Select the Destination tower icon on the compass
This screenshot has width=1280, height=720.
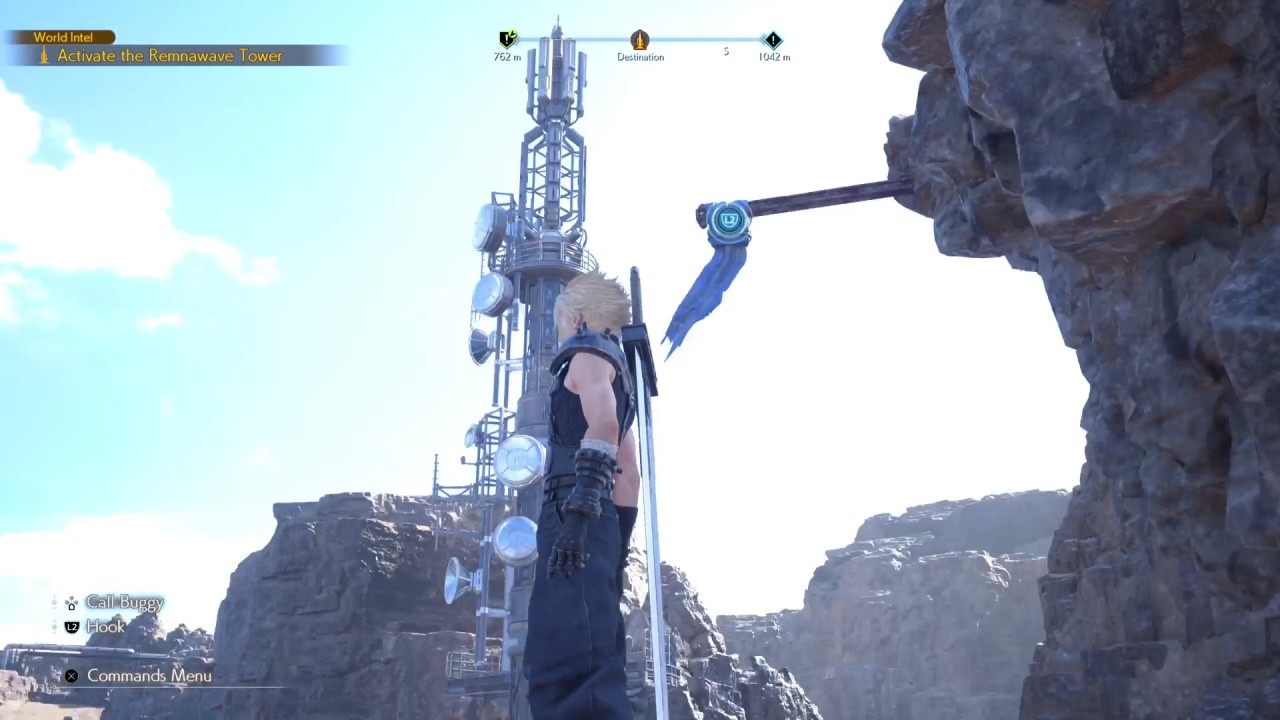tap(639, 41)
